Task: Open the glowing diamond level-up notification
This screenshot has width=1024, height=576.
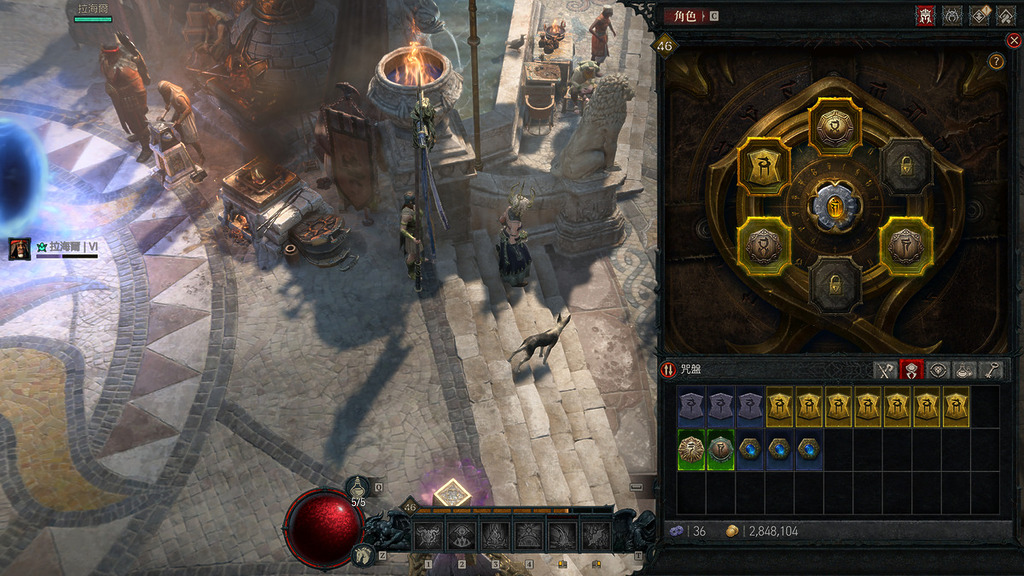Action: (x=453, y=493)
